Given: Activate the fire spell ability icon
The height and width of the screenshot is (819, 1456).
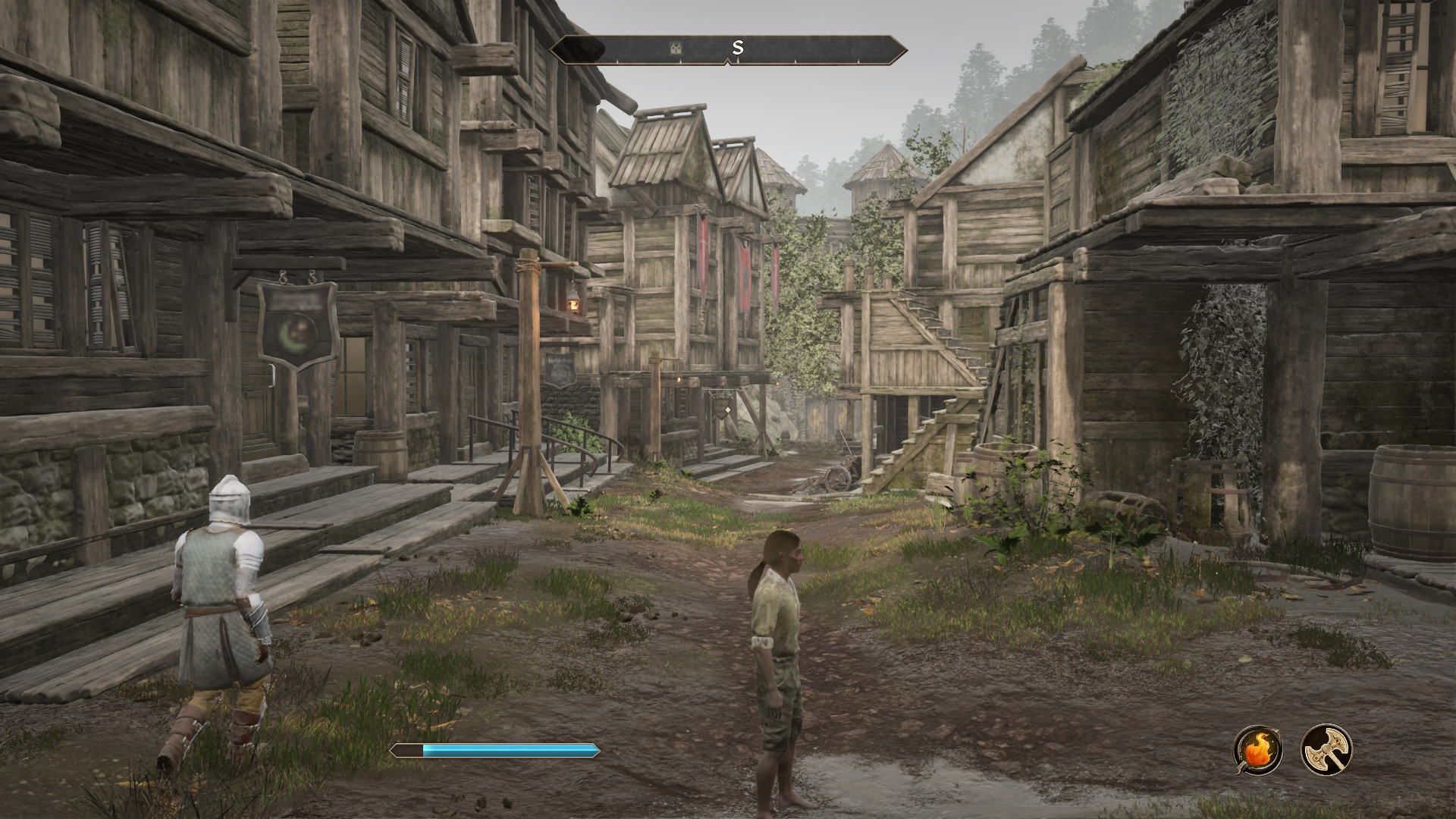Looking at the screenshot, I should [x=1258, y=749].
